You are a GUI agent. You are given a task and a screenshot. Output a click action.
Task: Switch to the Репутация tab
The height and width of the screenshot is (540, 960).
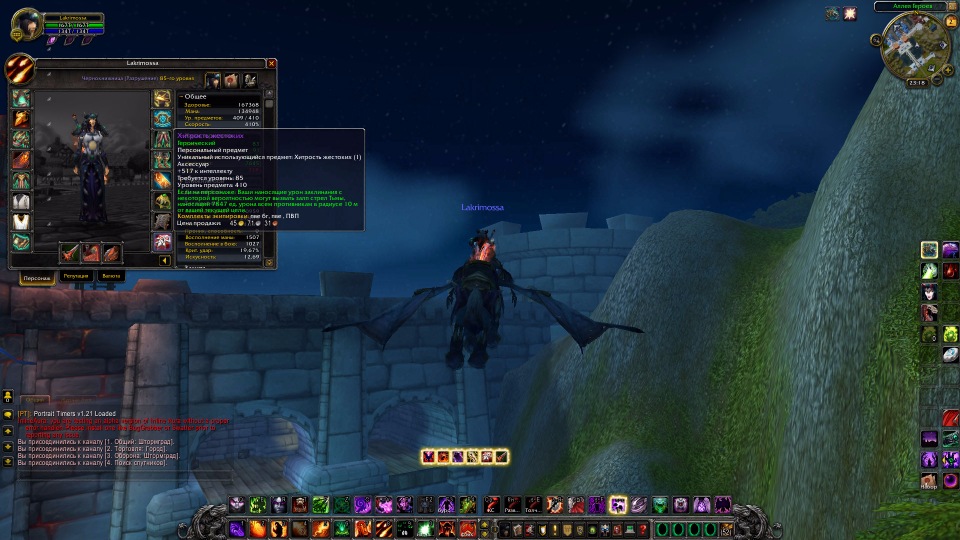tap(75, 275)
